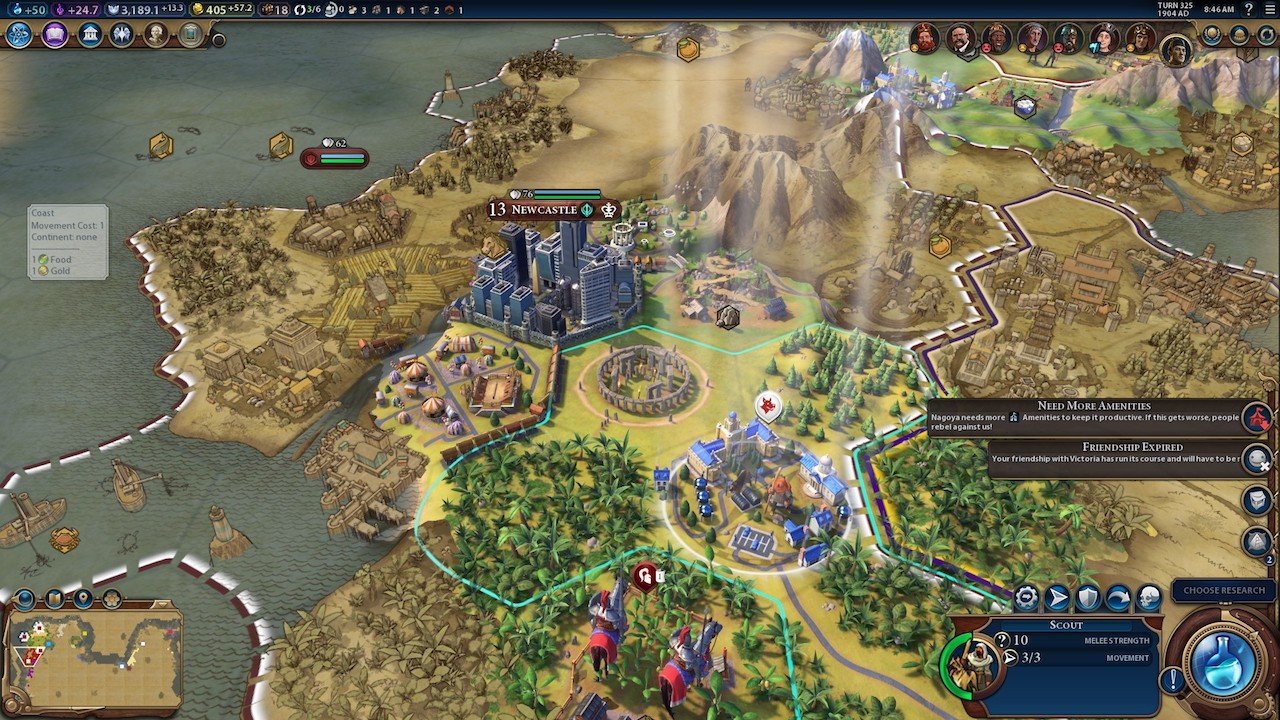Image resolution: width=1280 pixels, height=720 pixels.
Task: Open the Government screen with the columned building icon
Action: pyautogui.click(x=90, y=35)
